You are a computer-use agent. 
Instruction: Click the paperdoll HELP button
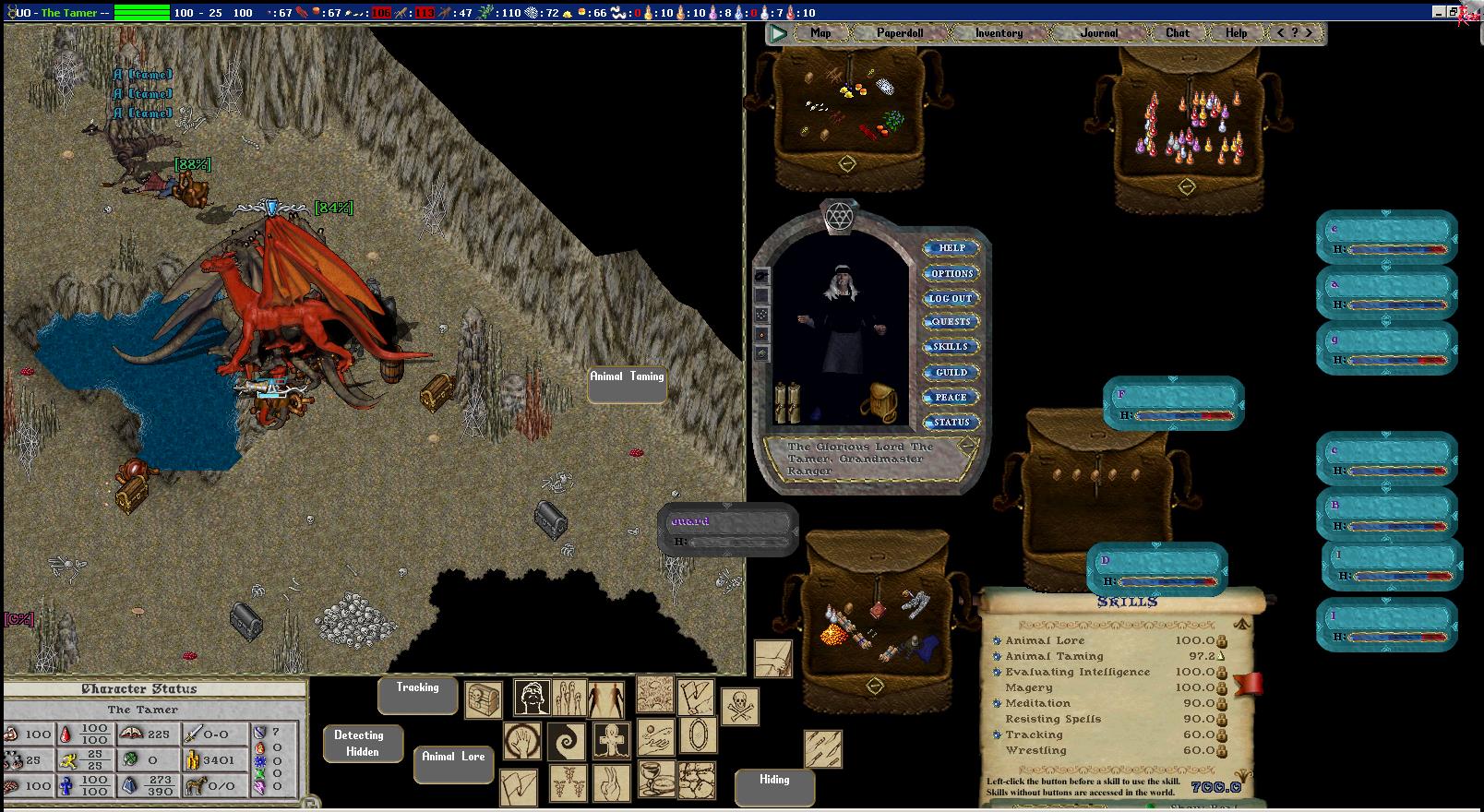click(x=951, y=248)
